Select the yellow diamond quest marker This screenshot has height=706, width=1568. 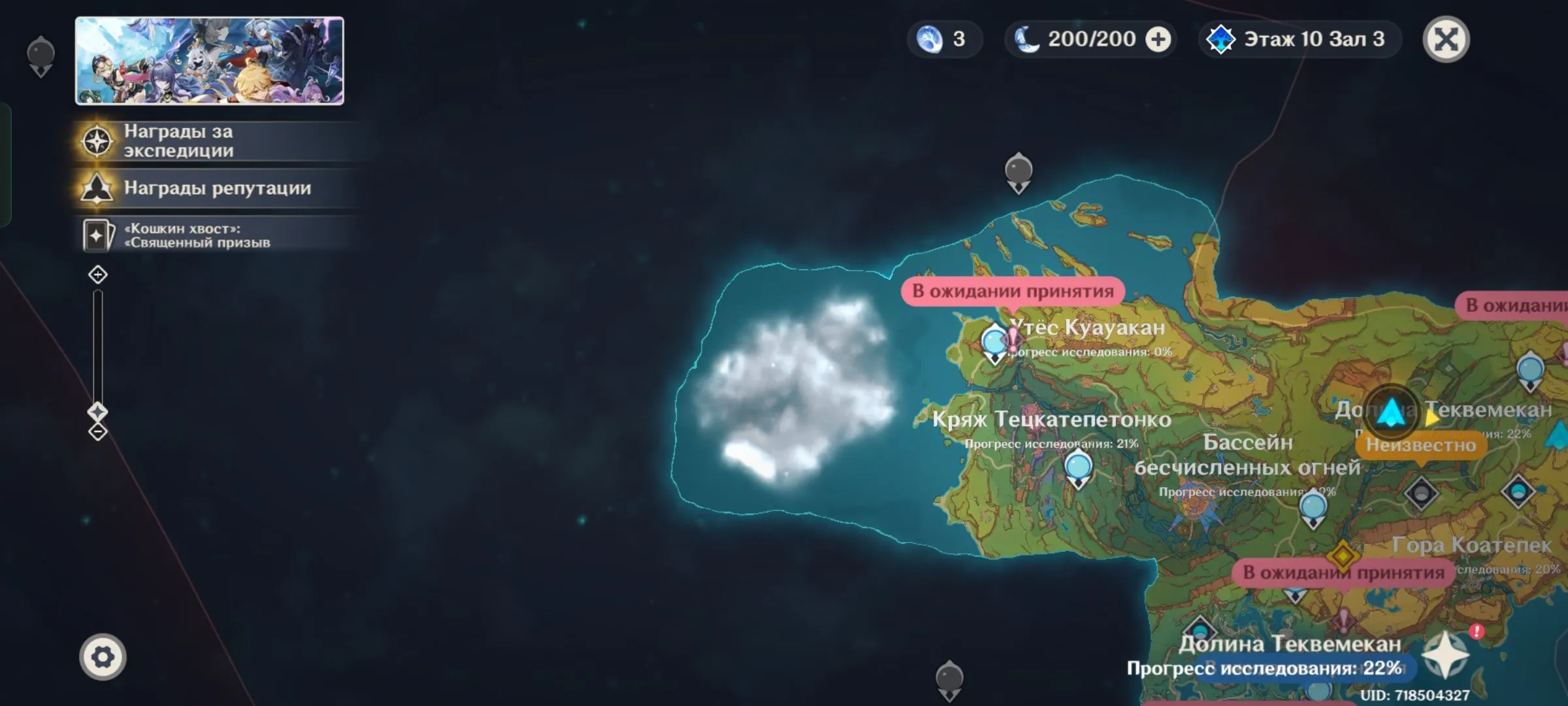1343,556
